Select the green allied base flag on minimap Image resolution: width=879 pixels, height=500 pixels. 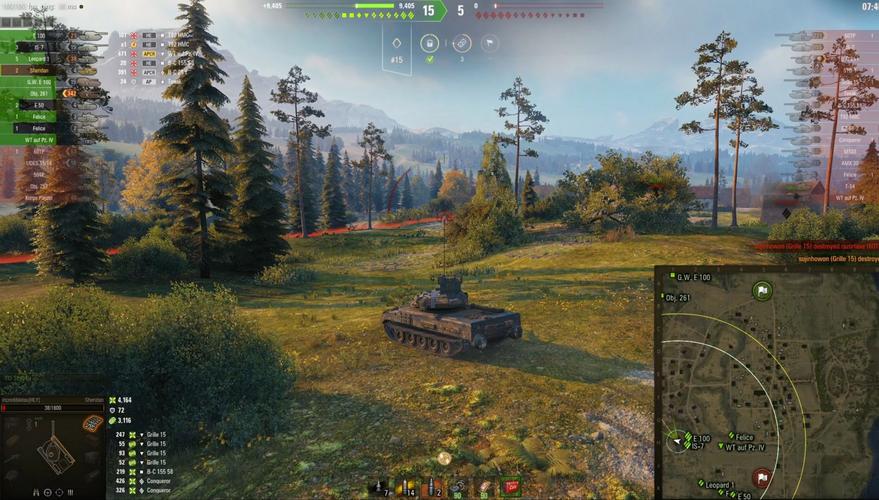(x=762, y=291)
